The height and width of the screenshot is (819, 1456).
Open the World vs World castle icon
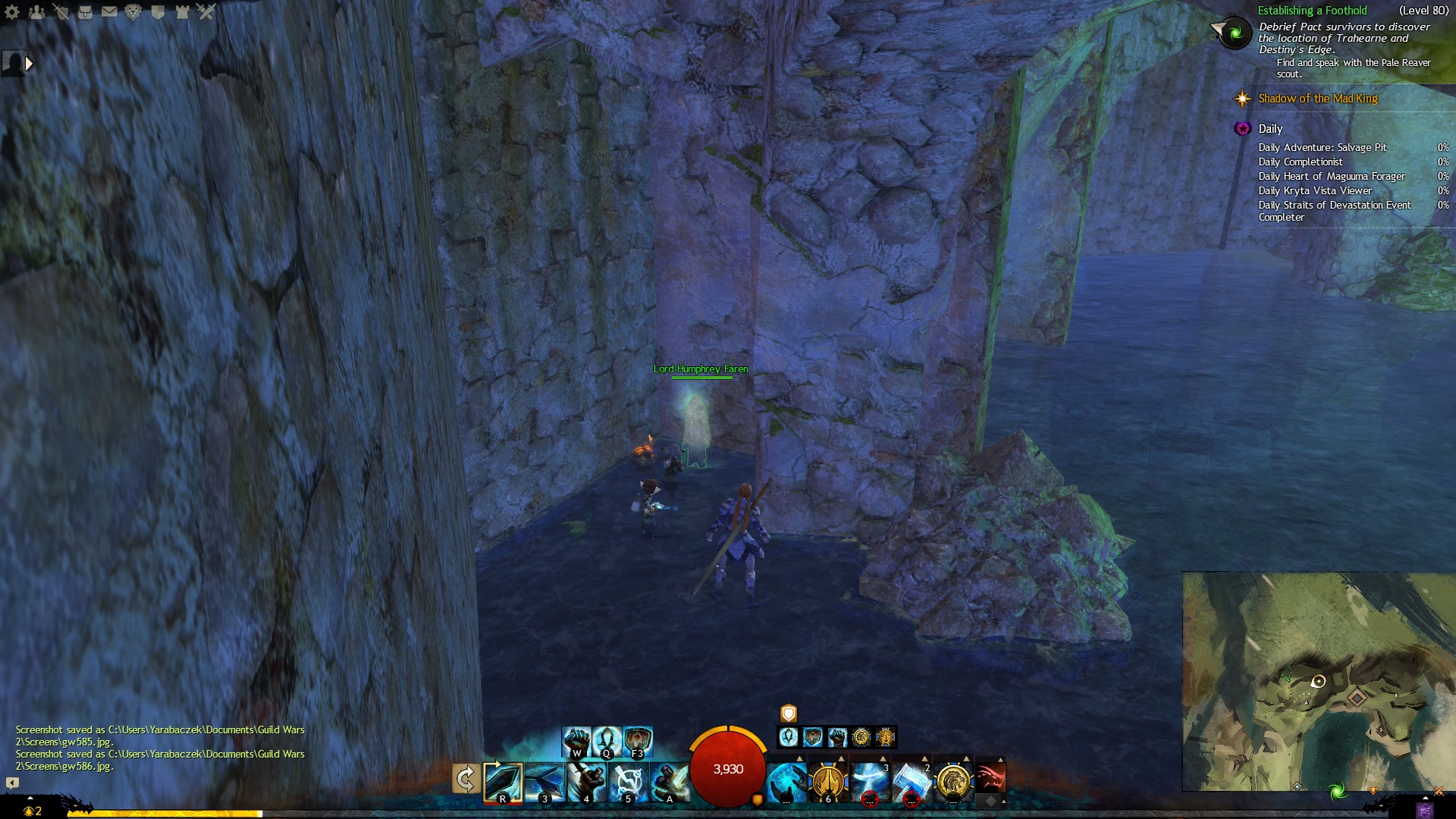click(x=182, y=11)
